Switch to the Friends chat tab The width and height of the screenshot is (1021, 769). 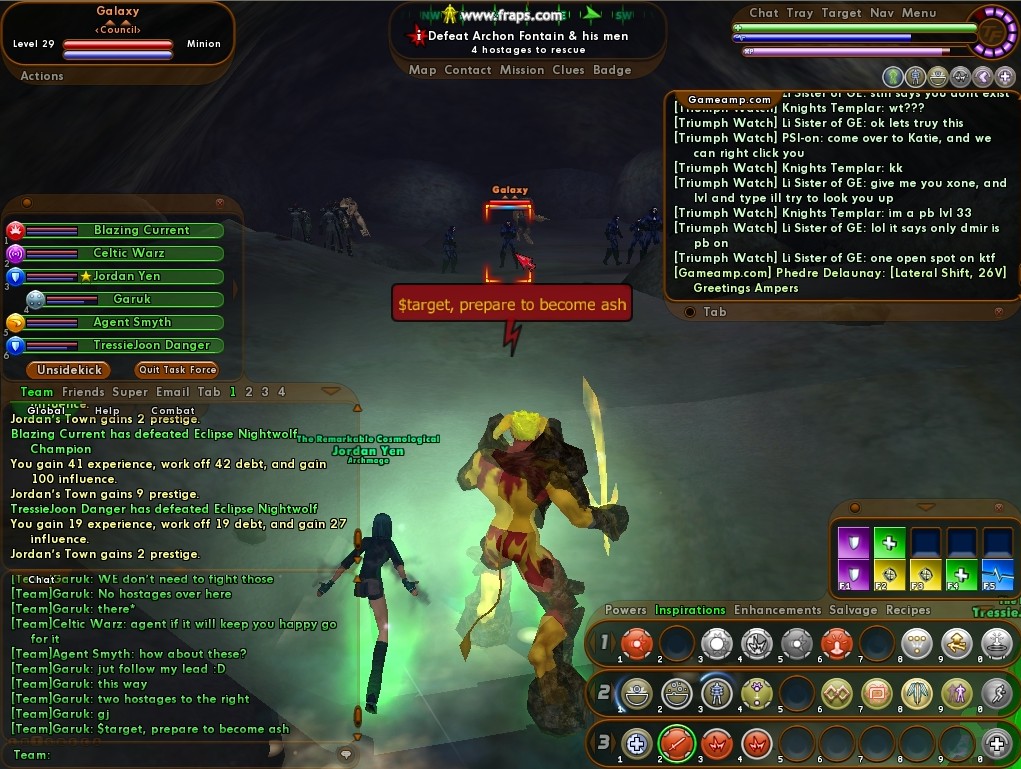[83, 392]
